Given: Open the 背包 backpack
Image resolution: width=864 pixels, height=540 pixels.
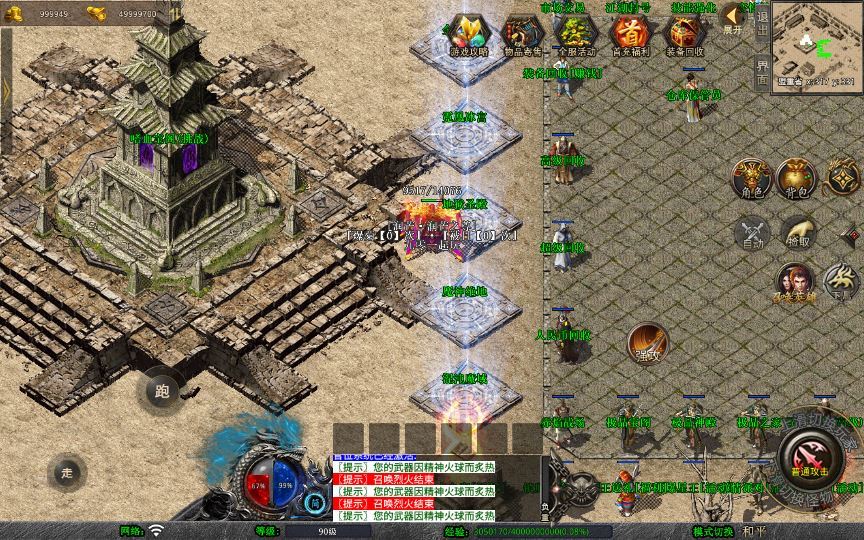Looking at the screenshot, I should 797,178.
